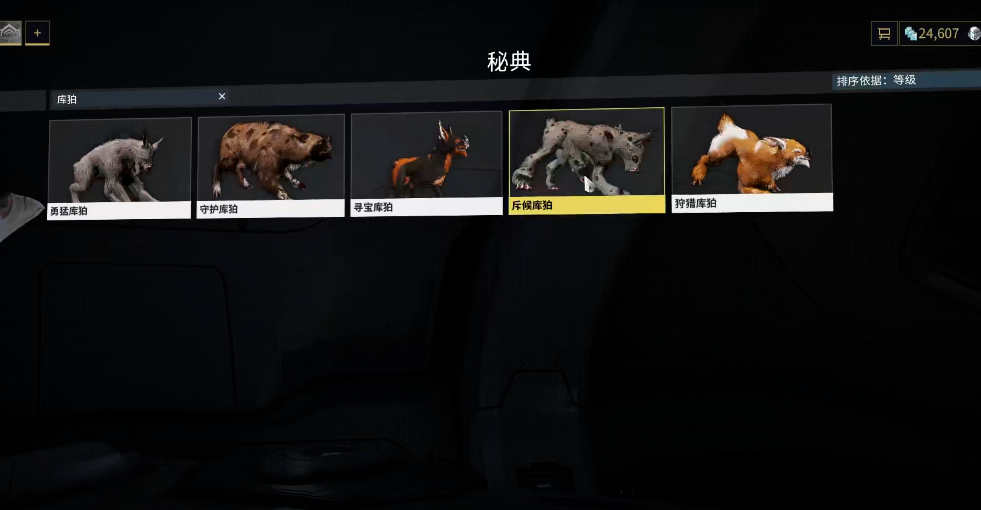Image resolution: width=981 pixels, height=510 pixels.
Task: Open the Warframe lotus profile icon
Action: click(10, 33)
